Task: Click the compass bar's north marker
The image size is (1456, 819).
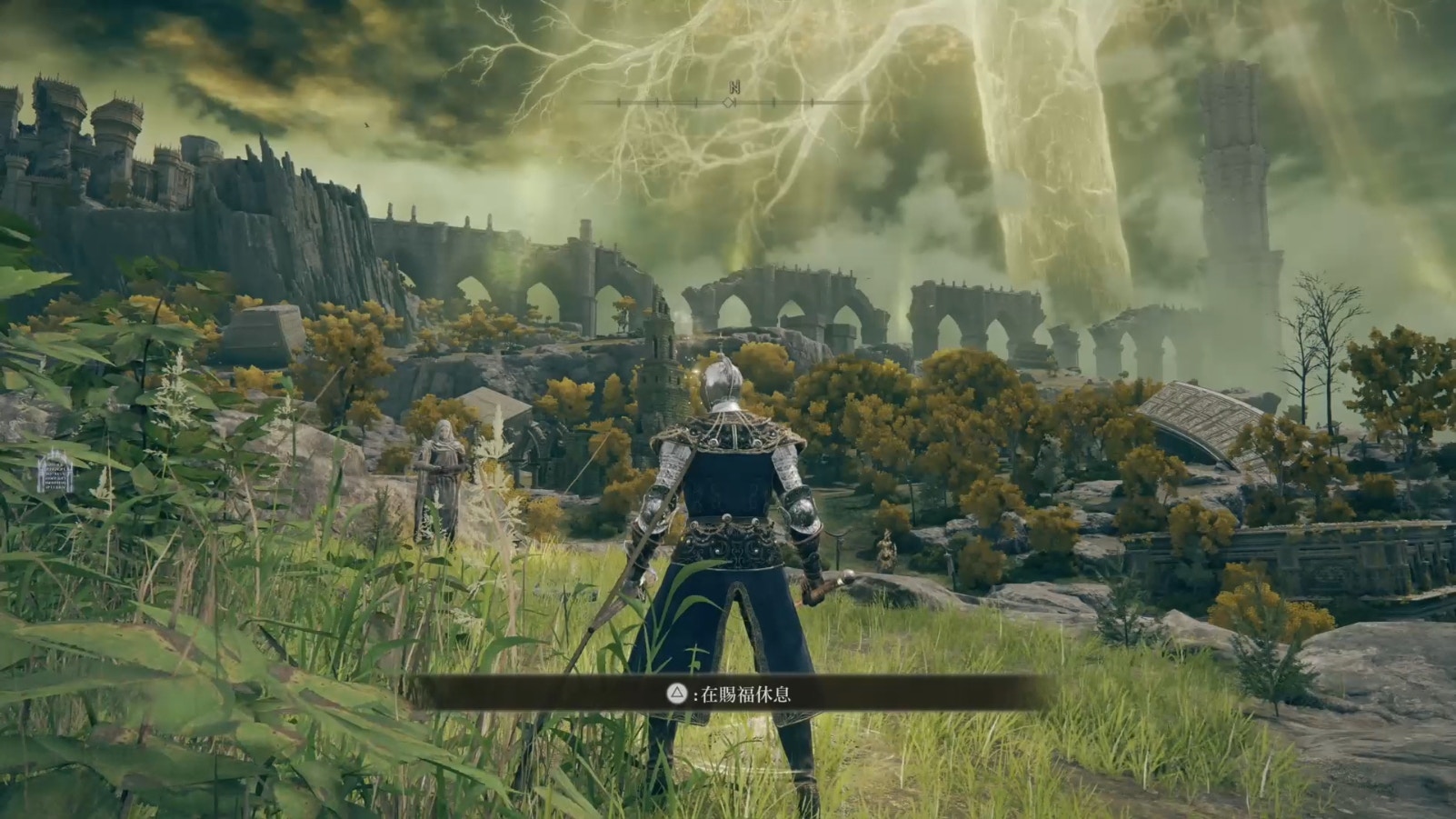Action: tap(733, 88)
